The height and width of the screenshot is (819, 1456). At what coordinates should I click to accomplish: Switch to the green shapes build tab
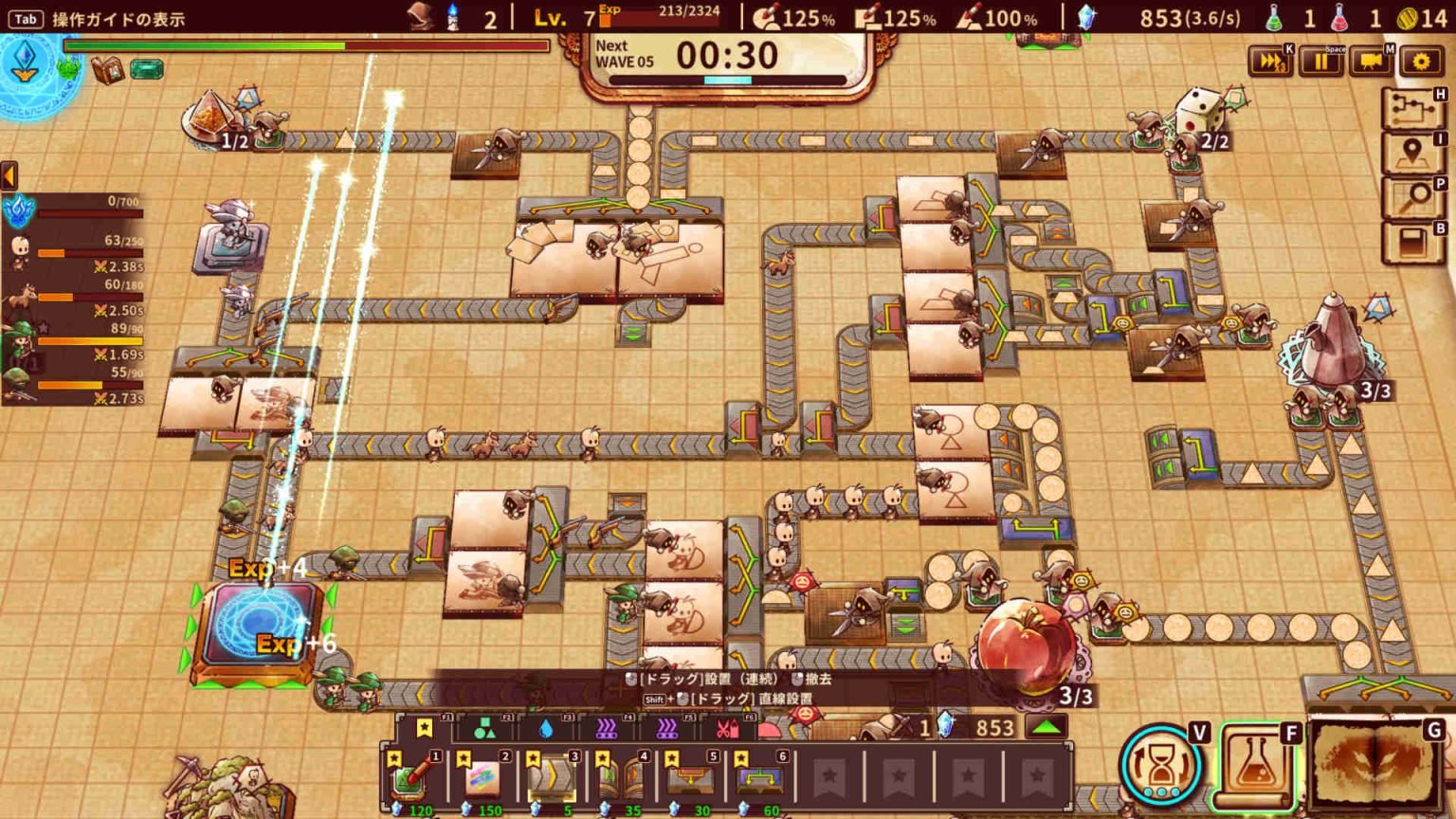[484, 728]
